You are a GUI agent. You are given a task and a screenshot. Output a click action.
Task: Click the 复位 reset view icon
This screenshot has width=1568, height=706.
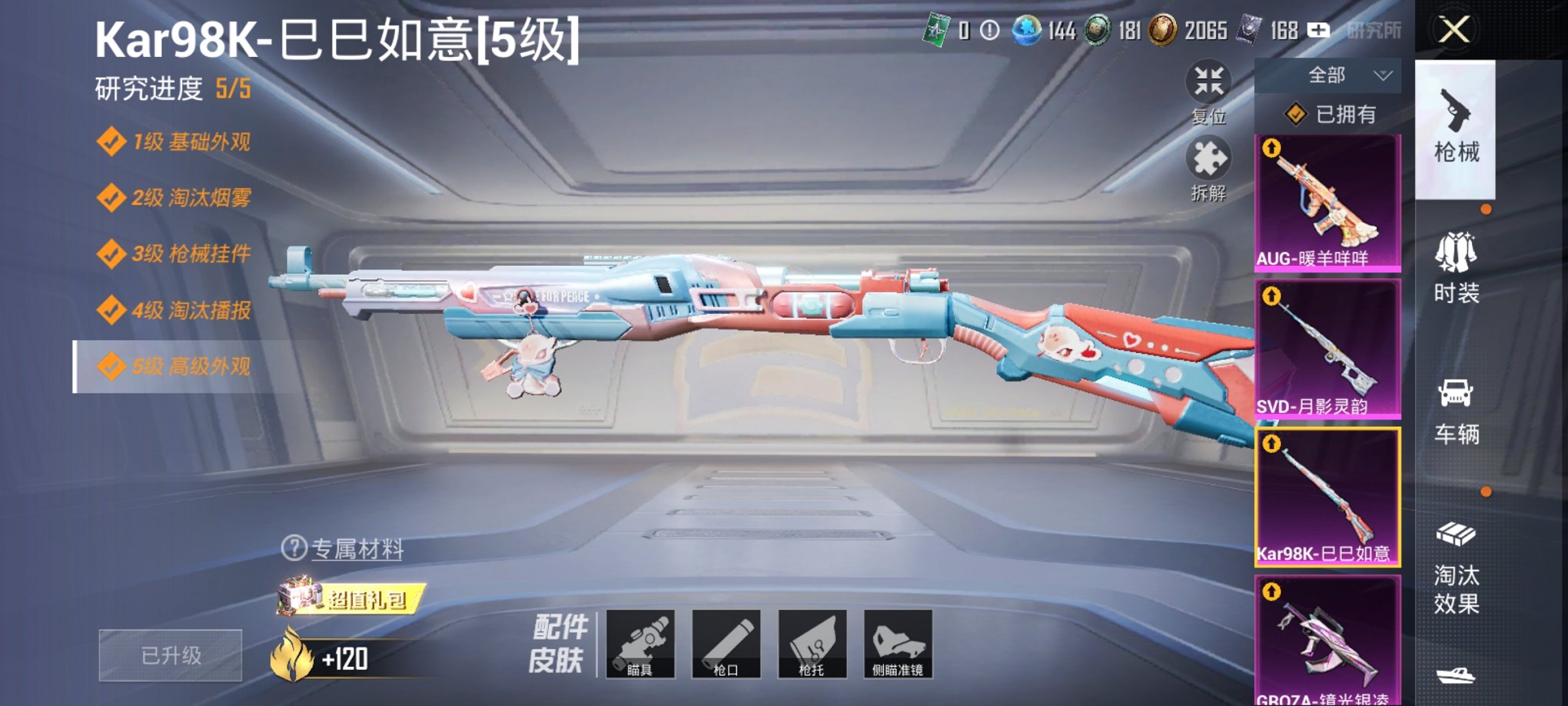[x=1208, y=81]
